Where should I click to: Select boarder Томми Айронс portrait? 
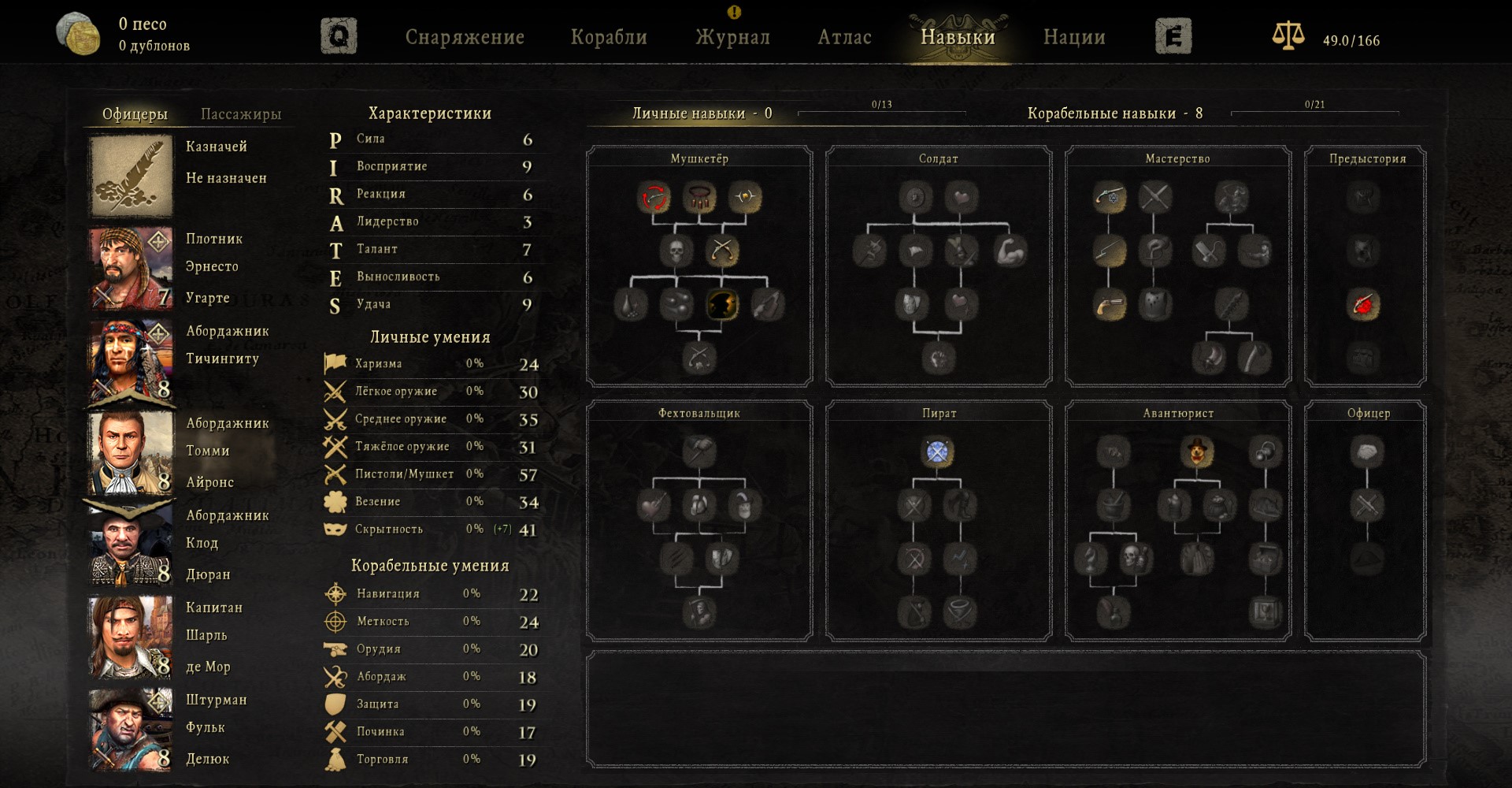[x=132, y=452]
